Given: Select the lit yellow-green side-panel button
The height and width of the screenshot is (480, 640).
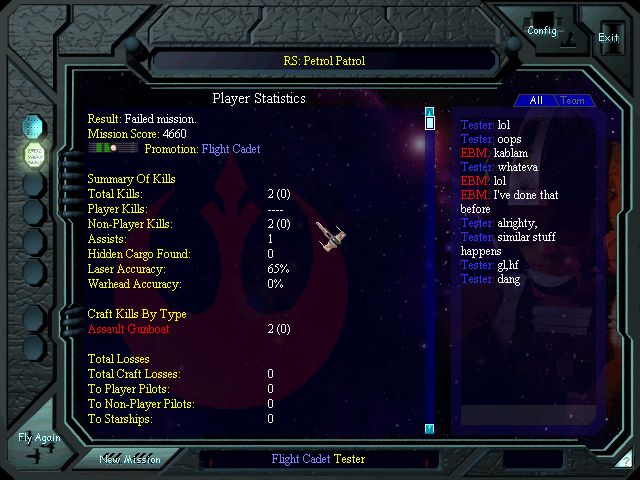Looking at the screenshot, I should tap(34, 155).
